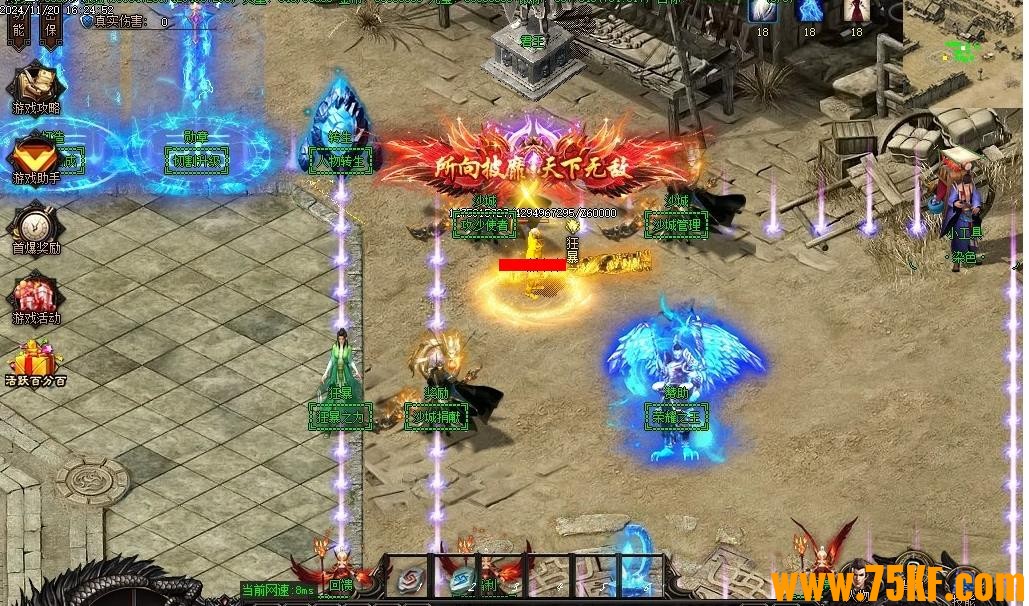Open the top-left 能 tab banner
This screenshot has width=1029, height=606.
click(x=17, y=29)
